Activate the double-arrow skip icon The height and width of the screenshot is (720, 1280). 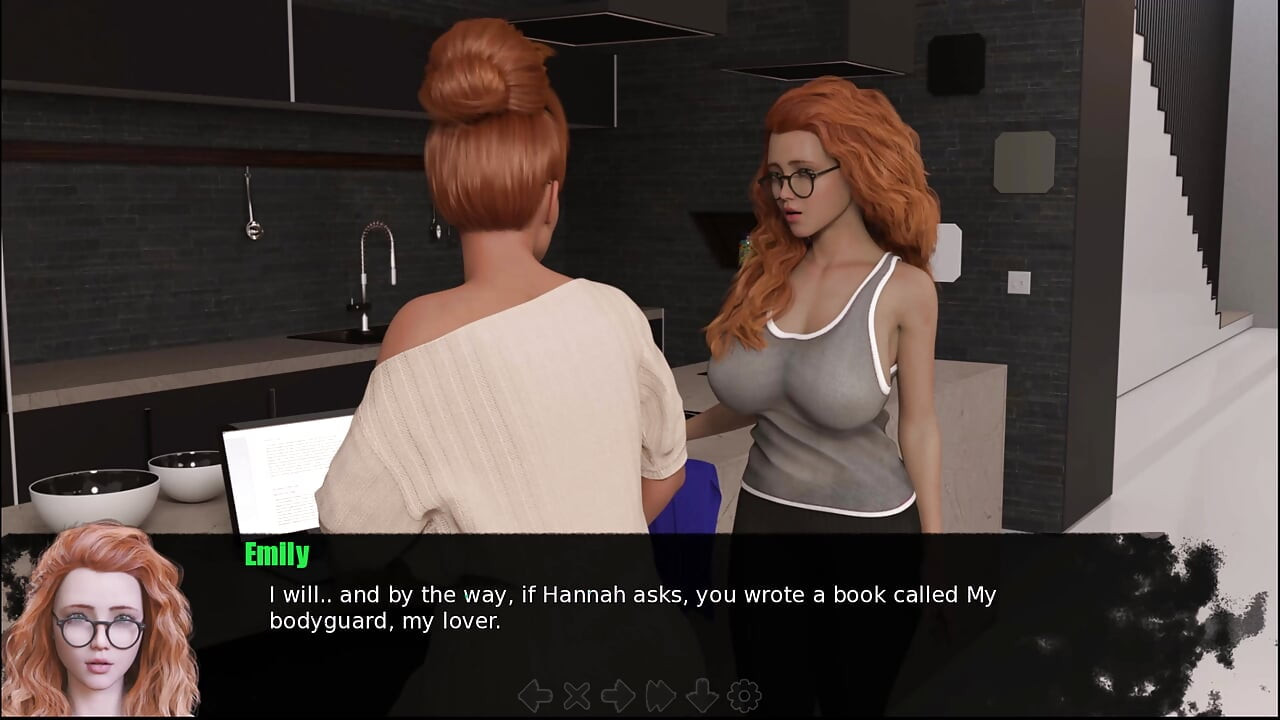click(661, 696)
